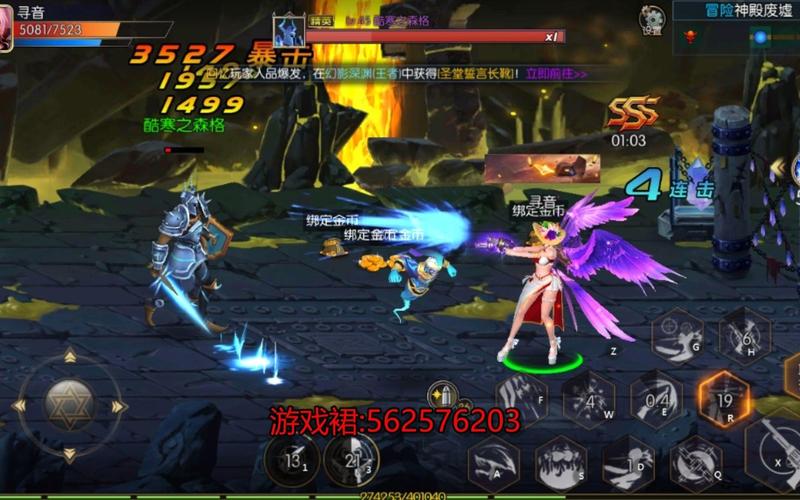This screenshot has height=500, width=800.
Task: Cast the skill labeled Q
Action: 696,463
